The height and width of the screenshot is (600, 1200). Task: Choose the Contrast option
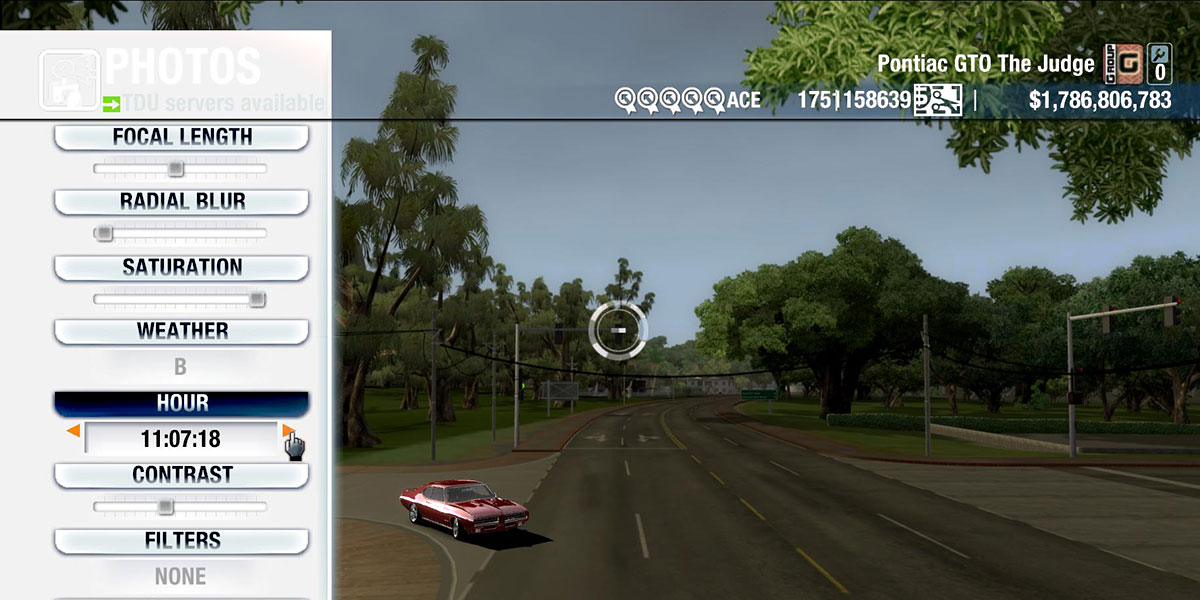[181, 475]
